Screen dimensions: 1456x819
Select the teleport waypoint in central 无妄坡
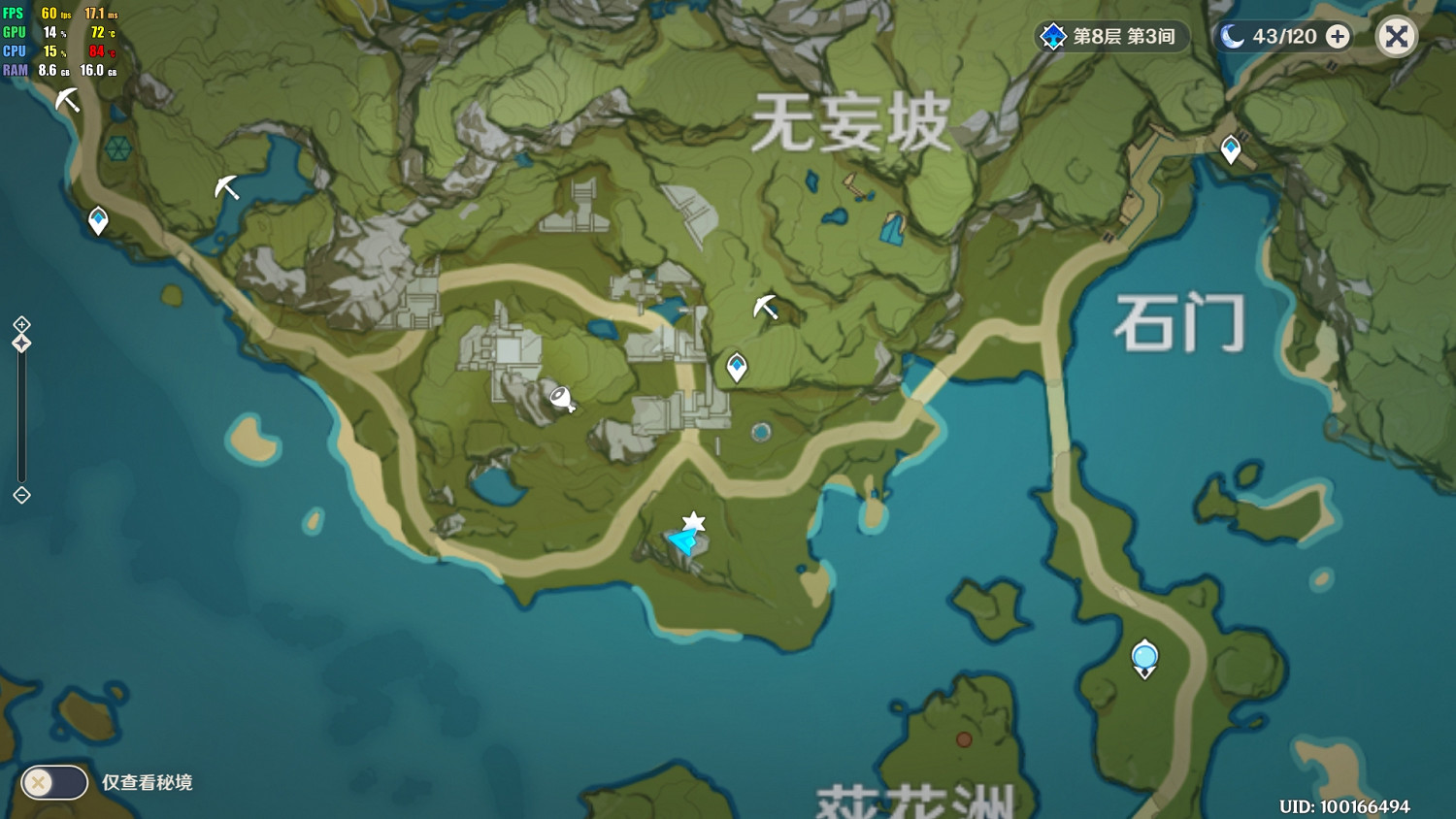click(737, 366)
